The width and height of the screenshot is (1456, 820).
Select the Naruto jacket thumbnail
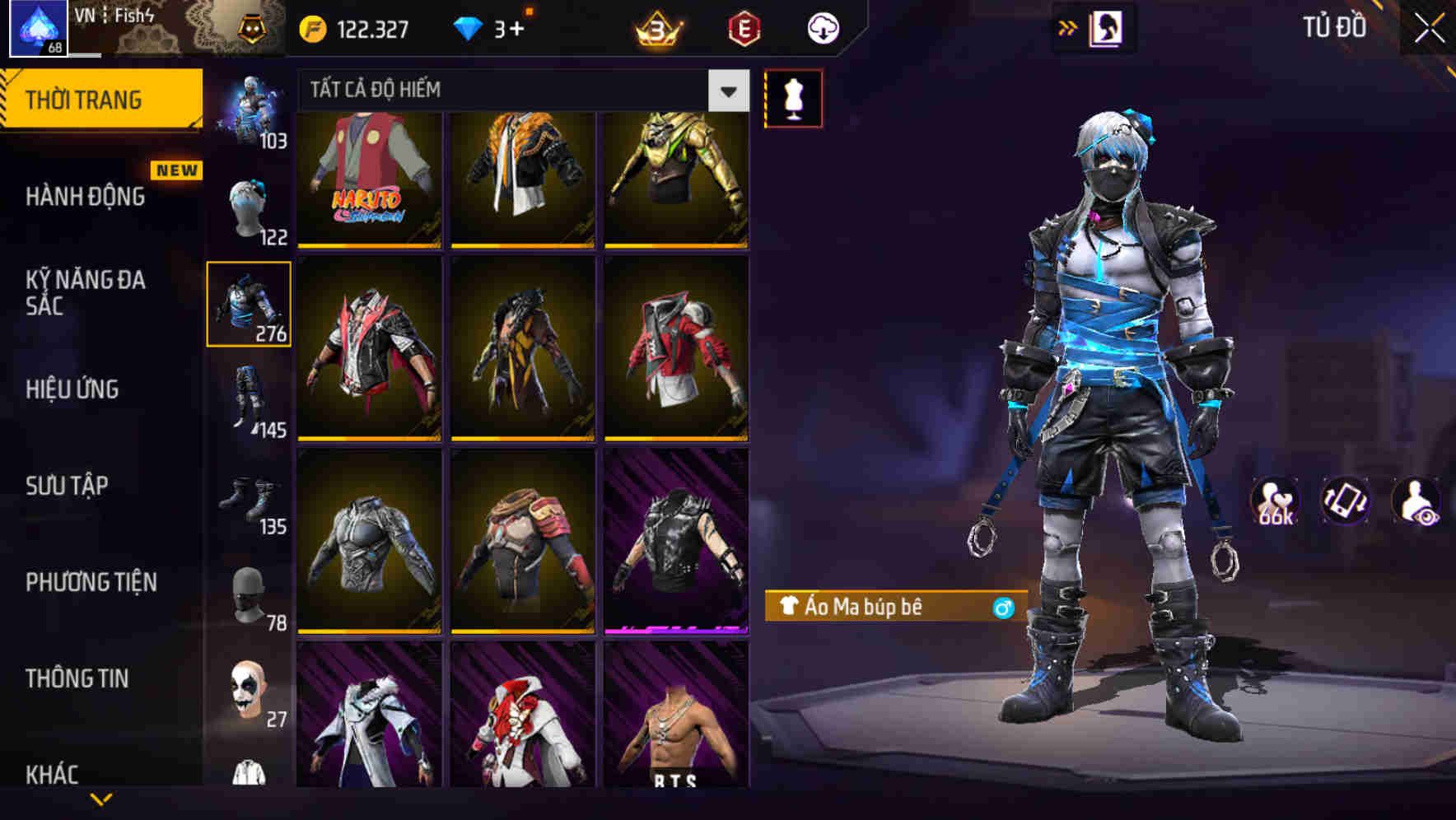click(368, 179)
